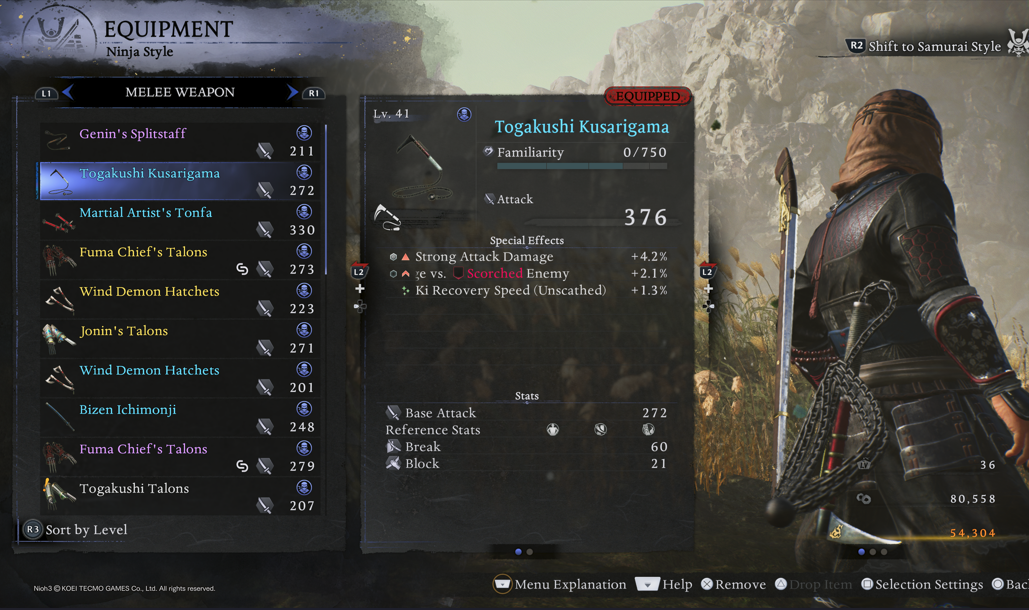Sort the weapon list by level
The width and height of the screenshot is (1029, 610).
coord(76,530)
